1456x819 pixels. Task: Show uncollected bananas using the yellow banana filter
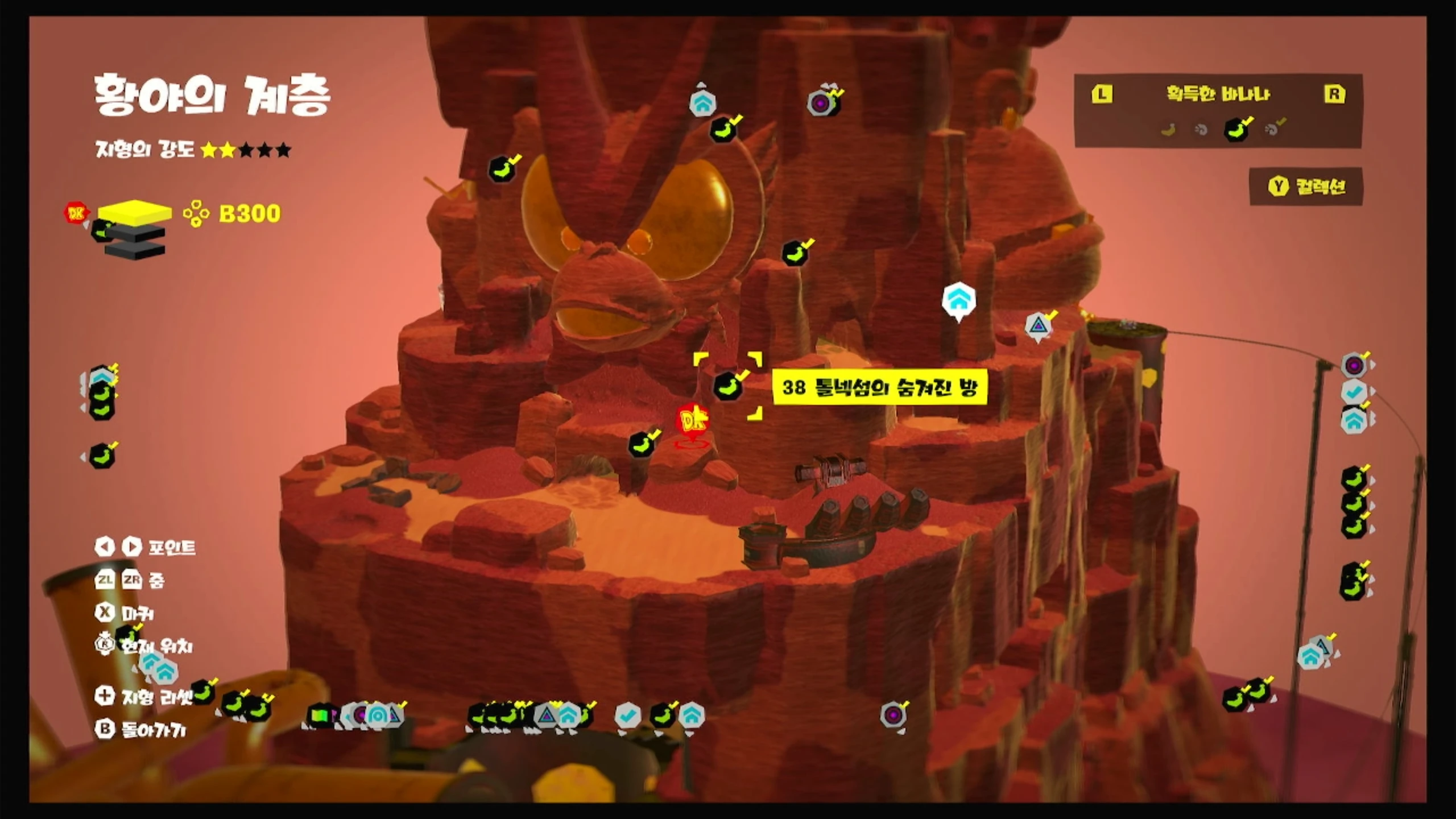1168,130
